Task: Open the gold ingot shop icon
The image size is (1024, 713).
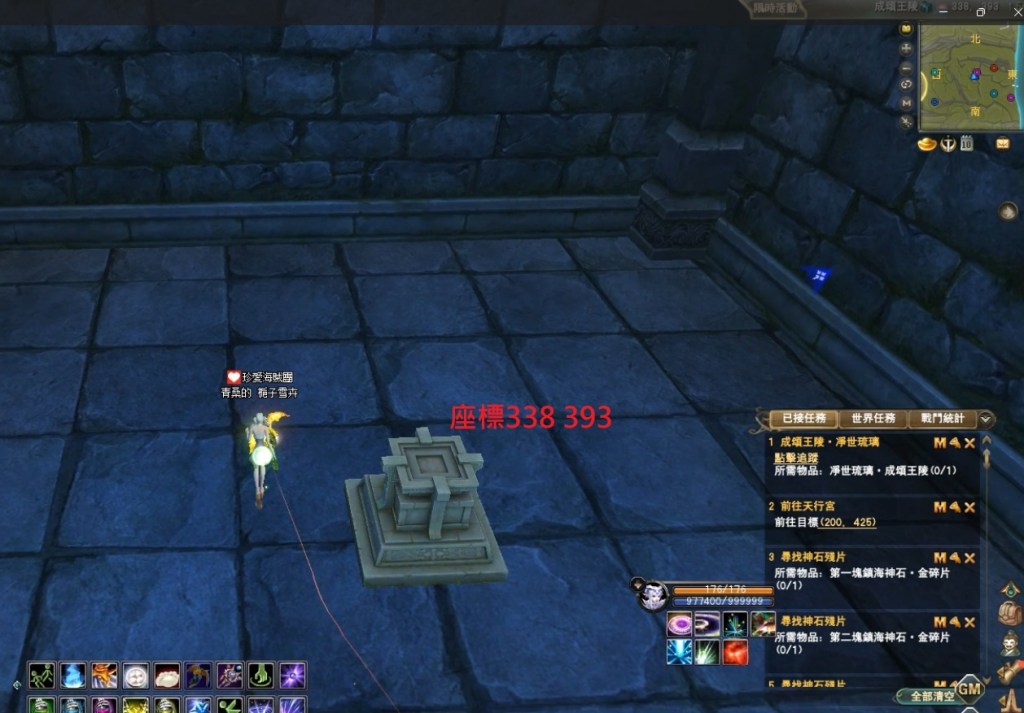Action: 928,144
